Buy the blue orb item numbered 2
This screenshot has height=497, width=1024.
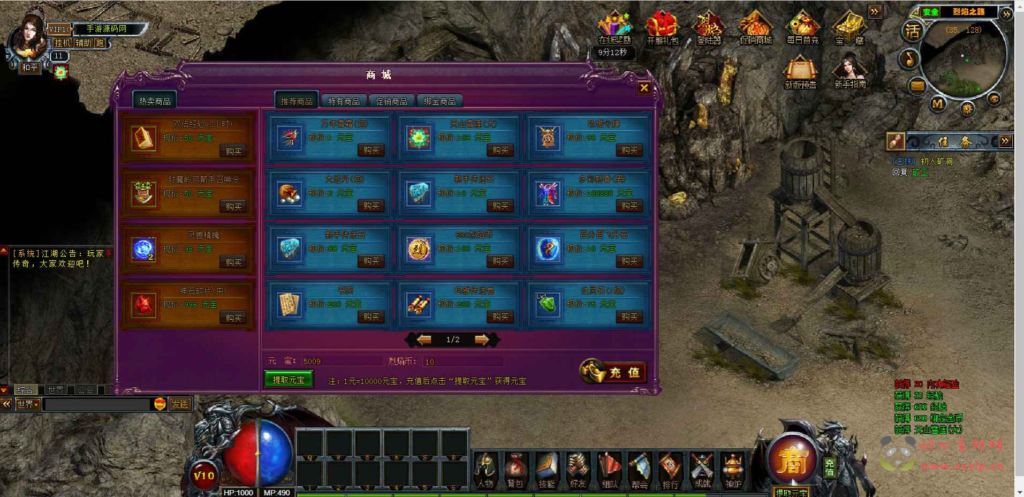coord(233,261)
